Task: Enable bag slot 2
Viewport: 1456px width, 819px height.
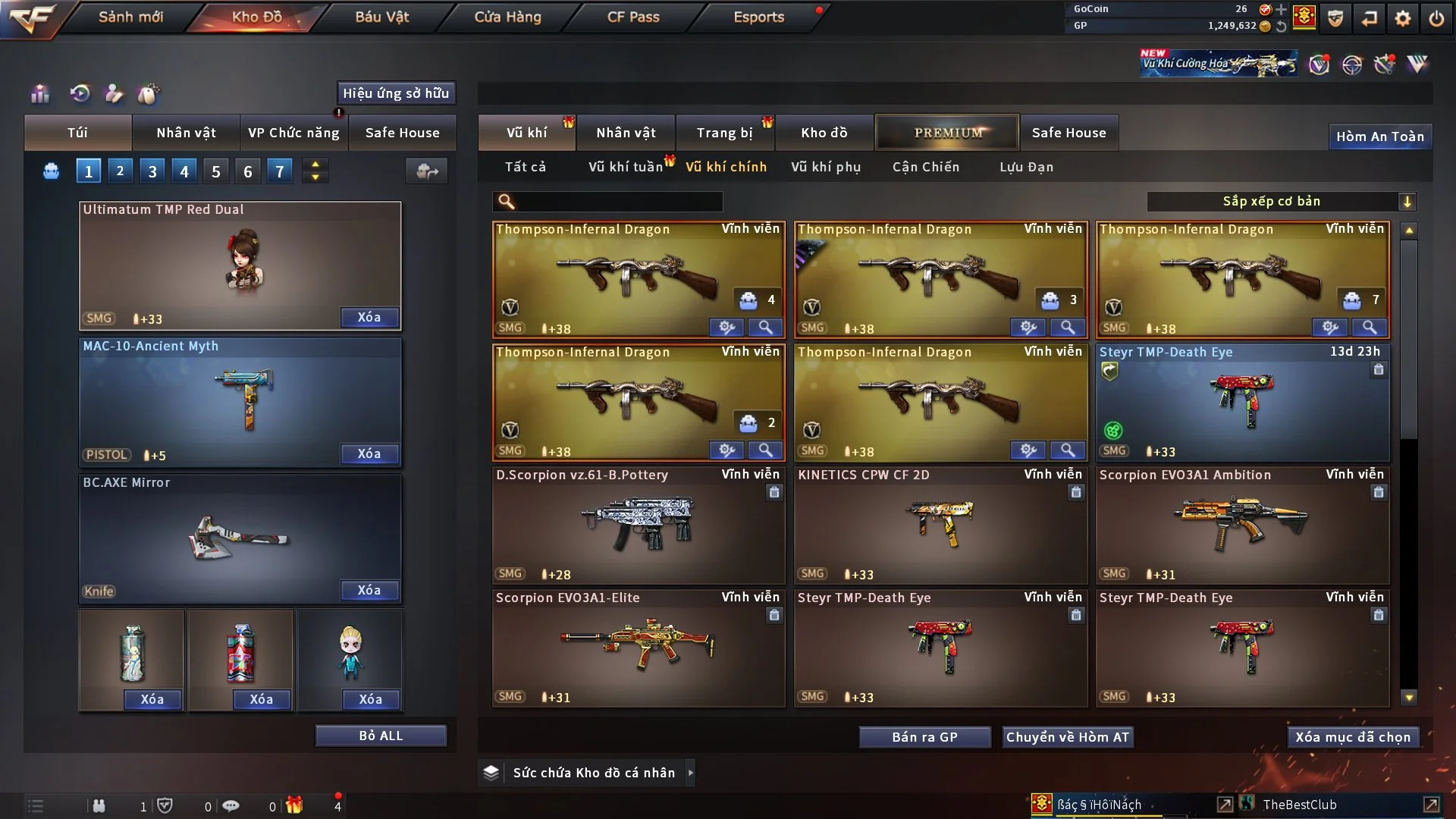Action: click(x=120, y=171)
